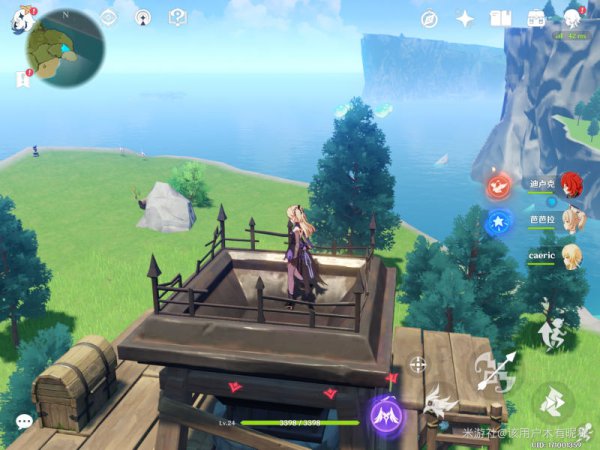Open the chat speech bubble

24,423
